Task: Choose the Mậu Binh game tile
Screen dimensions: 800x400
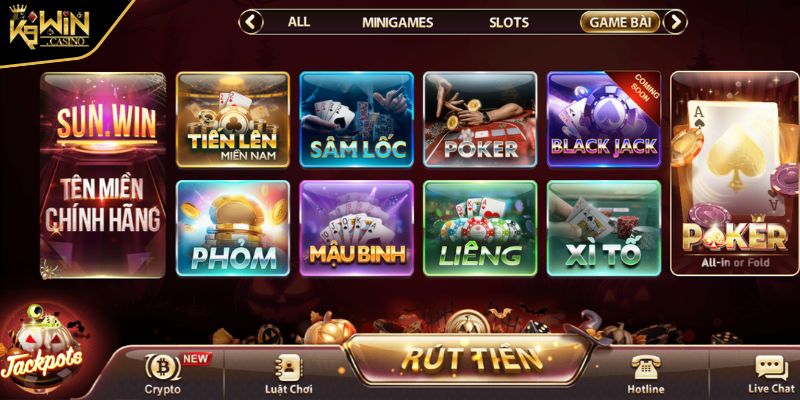Action: pyautogui.click(x=357, y=228)
